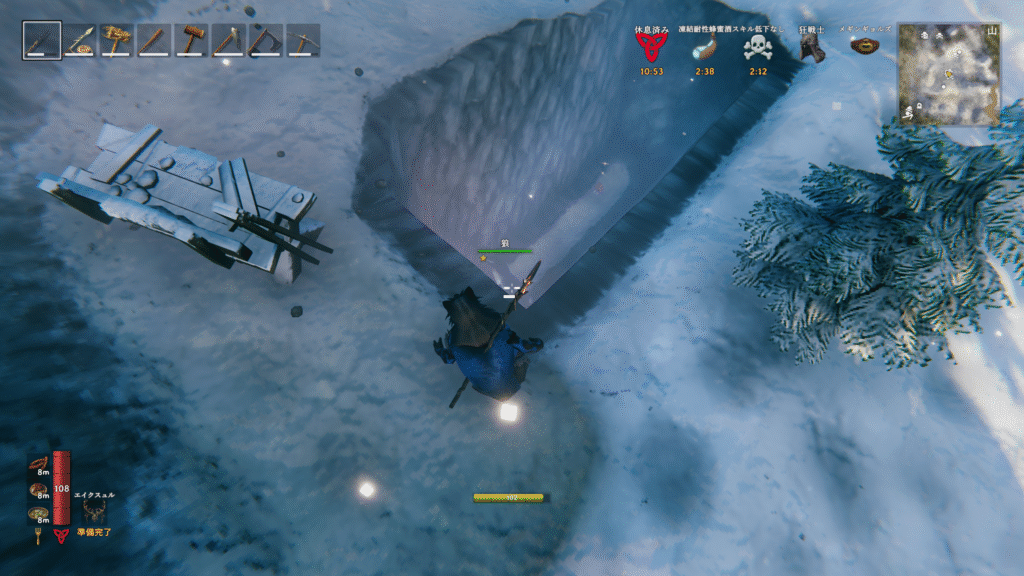Equip the spear and round shield slot
Screen dimensions: 1024x576
tap(79, 41)
